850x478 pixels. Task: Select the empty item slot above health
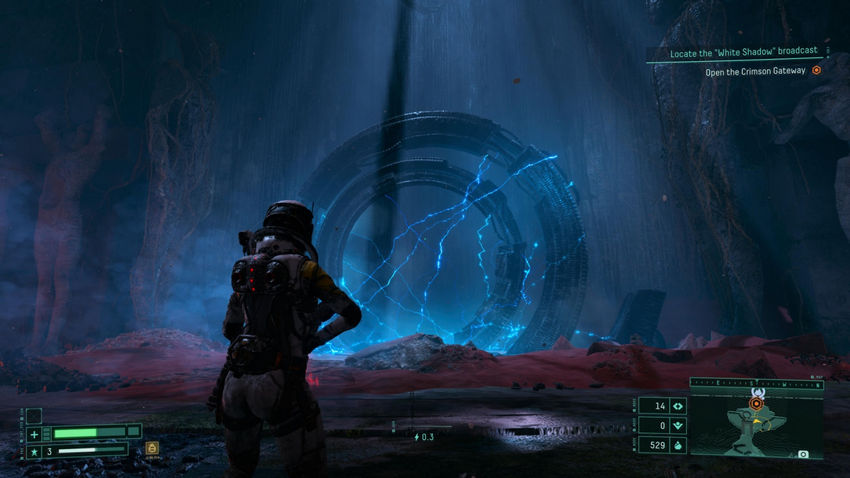(34, 416)
